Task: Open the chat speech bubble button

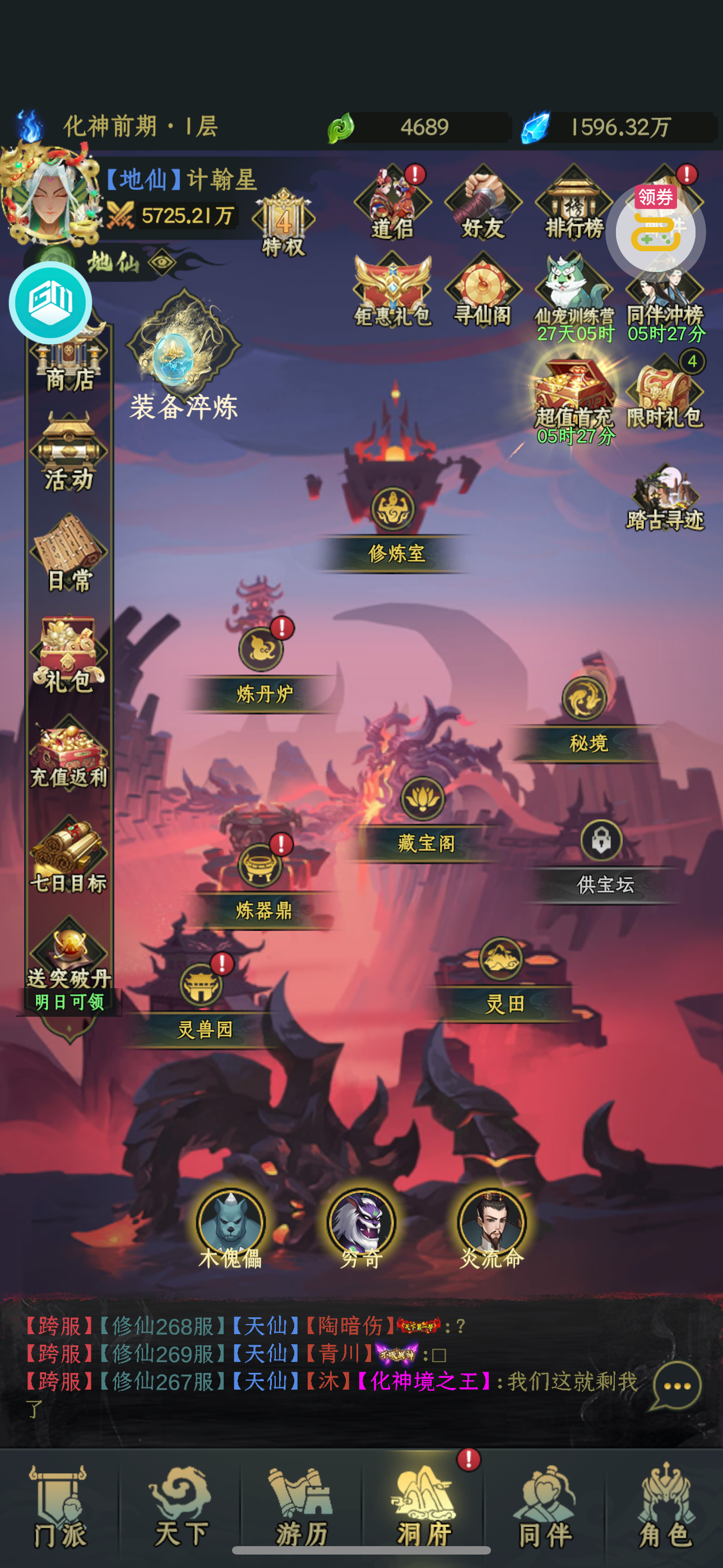Action: [676, 1387]
